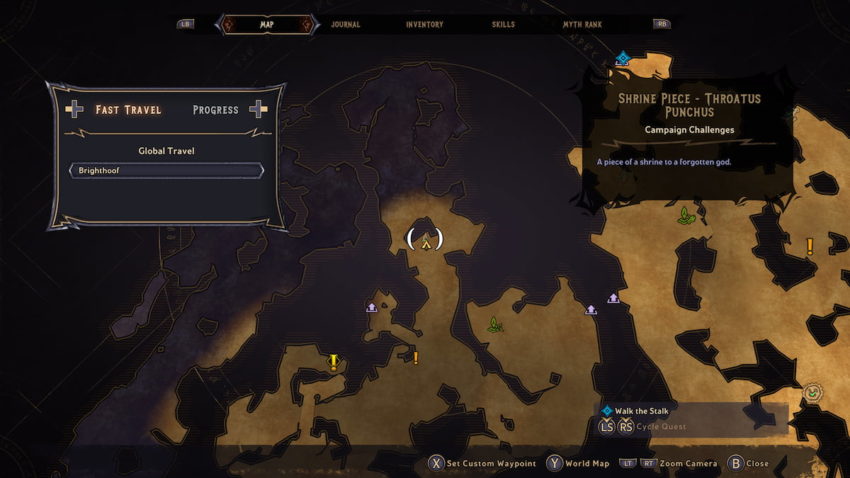Screen dimensions: 850x478
Task: Switch to the Journal tab
Action: pyautogui.click(x=344, y=24)
